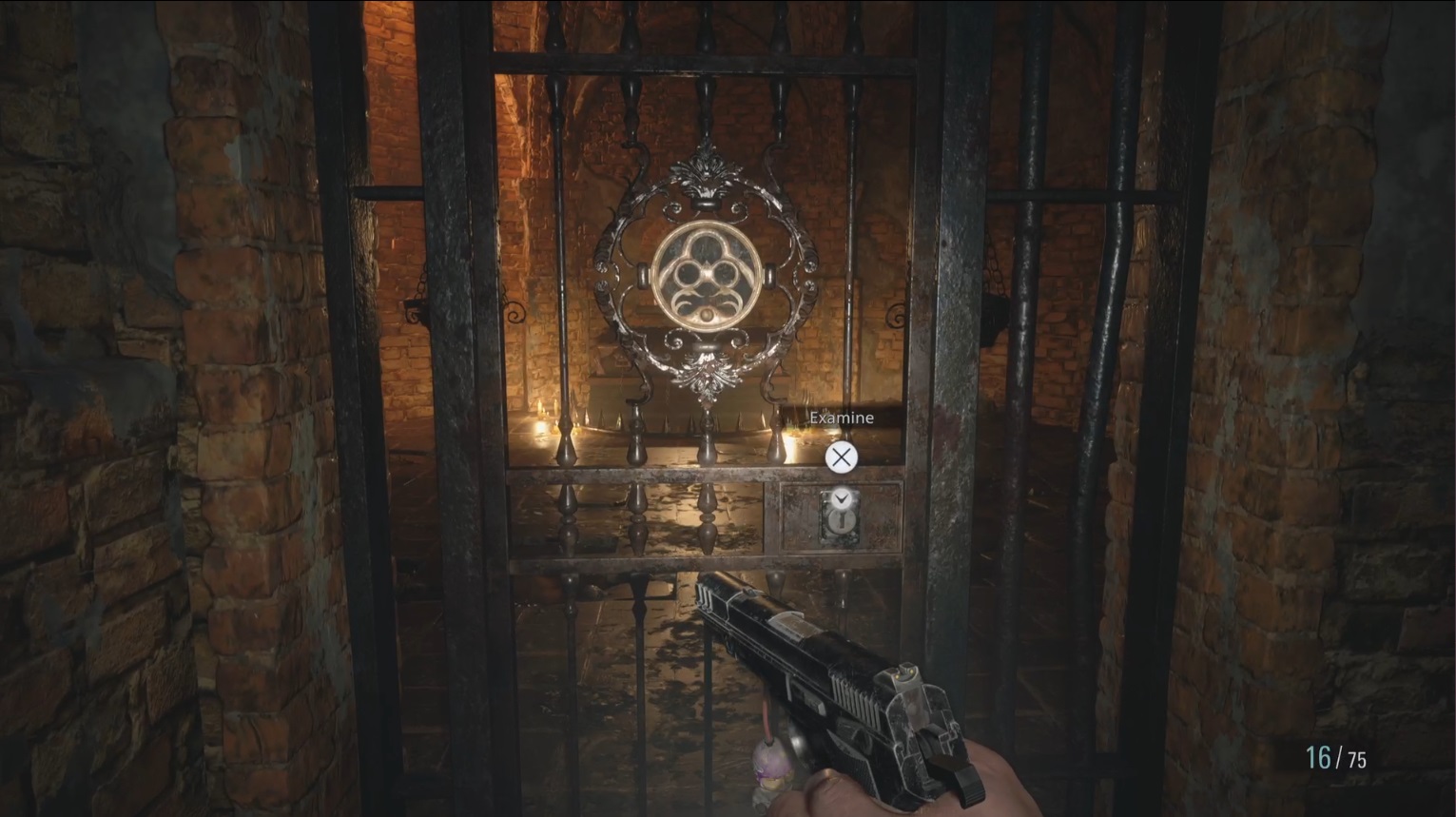Image resolution: width=1456 pixels, height=817 pixels.
Task: Click the ornate finial atop the crest frame
Action: coord(707,171)
